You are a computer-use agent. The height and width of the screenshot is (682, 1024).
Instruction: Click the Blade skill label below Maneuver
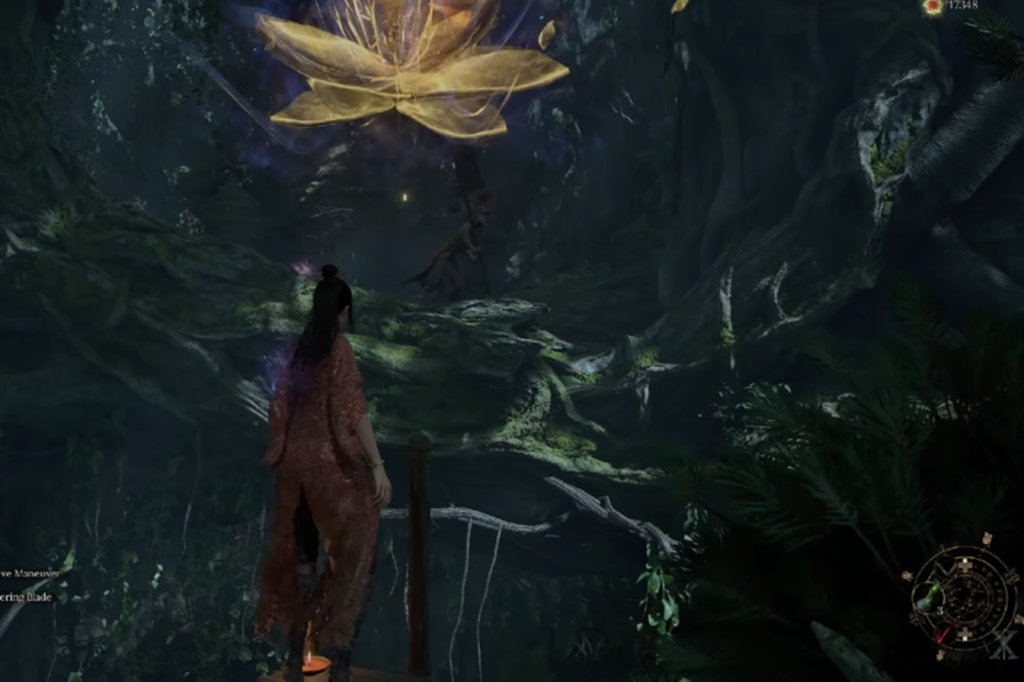[26, 597]
